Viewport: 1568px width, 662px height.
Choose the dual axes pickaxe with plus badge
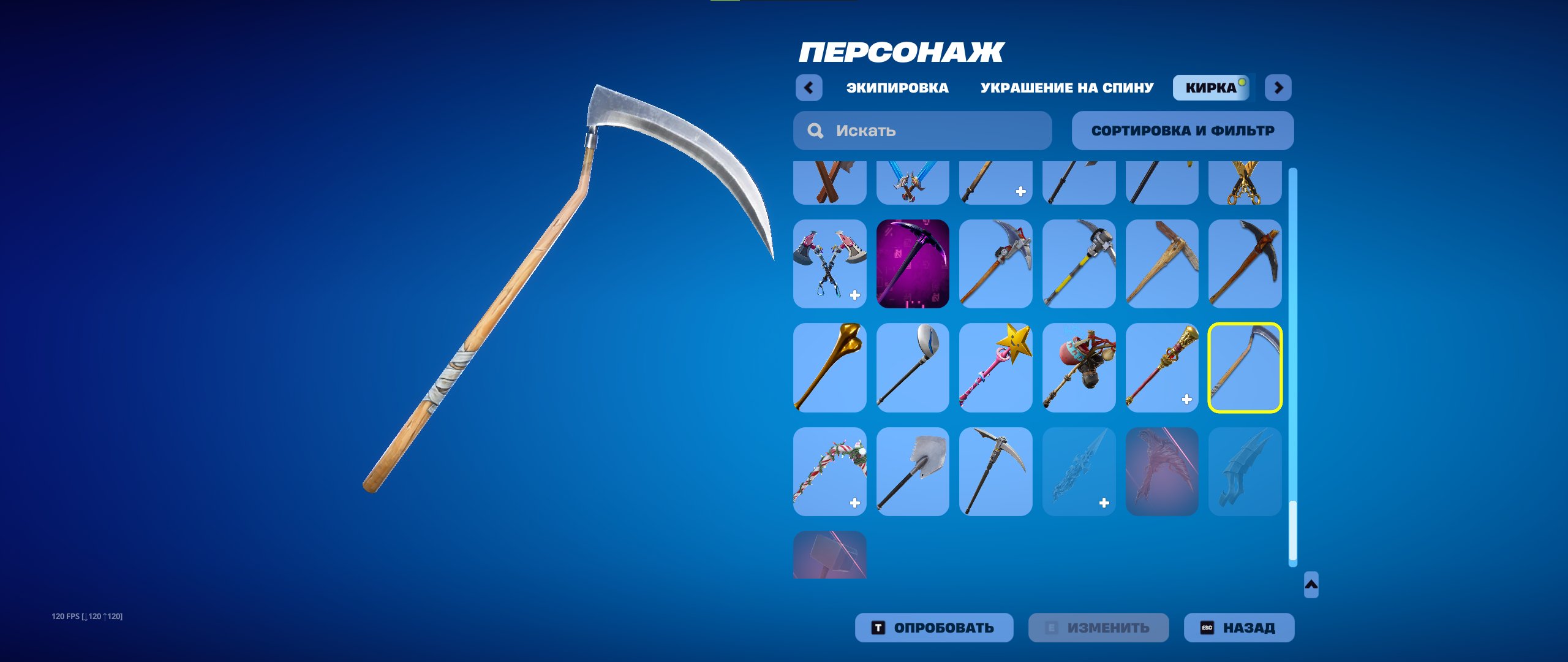click(829, 265)
